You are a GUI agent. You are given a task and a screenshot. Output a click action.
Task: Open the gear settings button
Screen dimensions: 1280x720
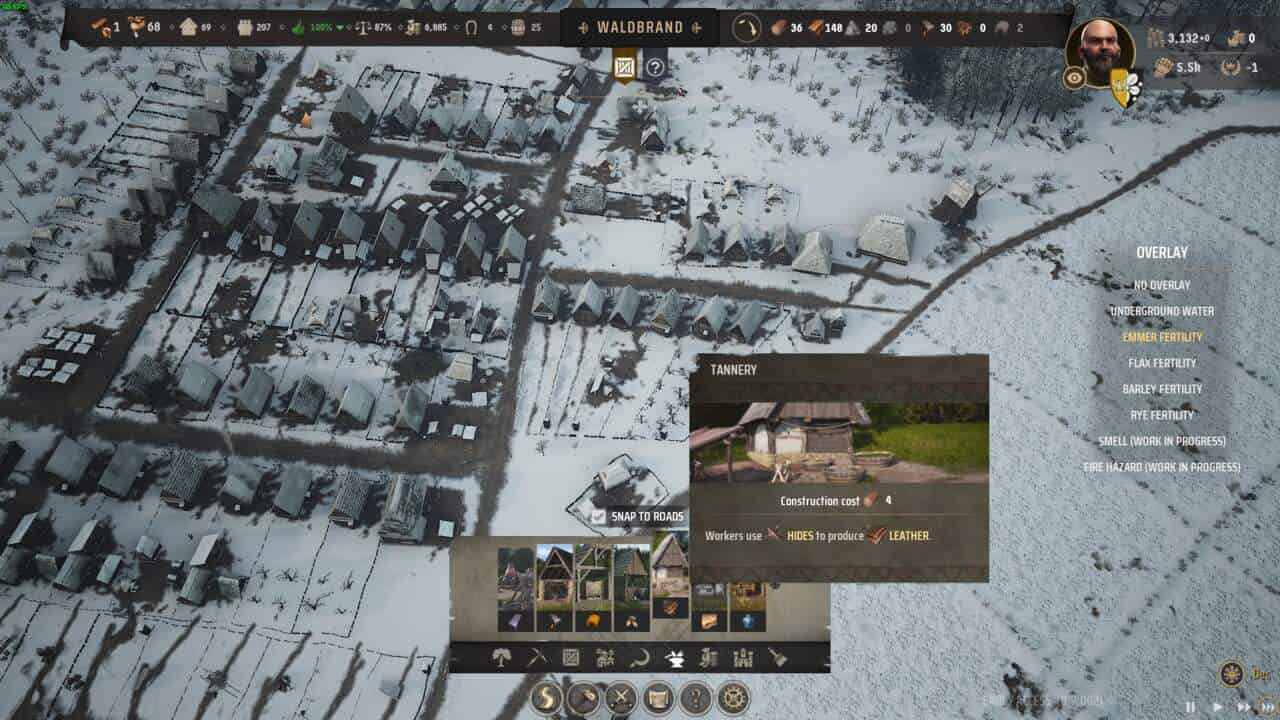click(x=734, y=697)
